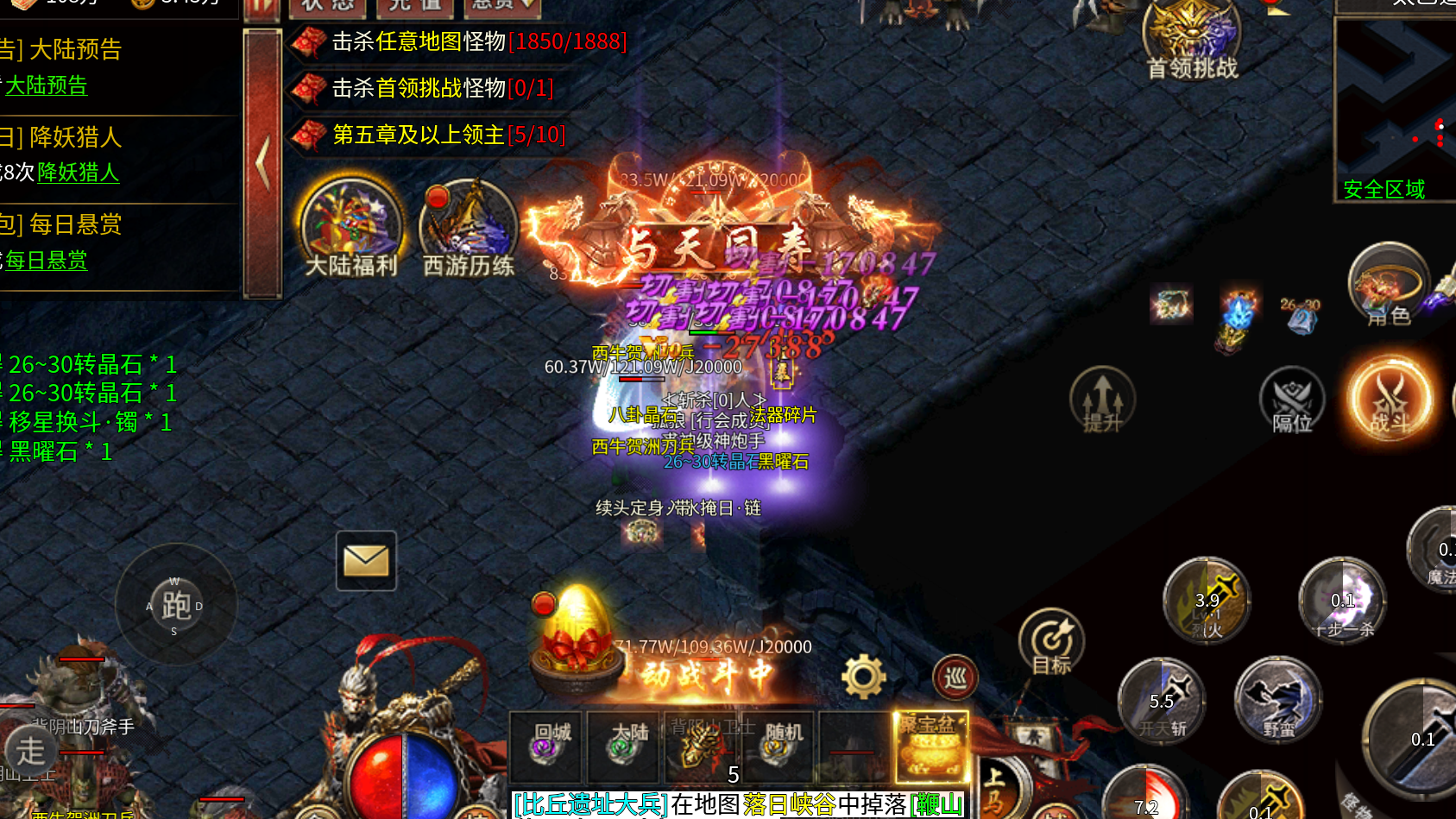Screen dimensions: 1456x819
Task: Click the 比丘遗址大兵 chat link
Action: coord(589,804)
